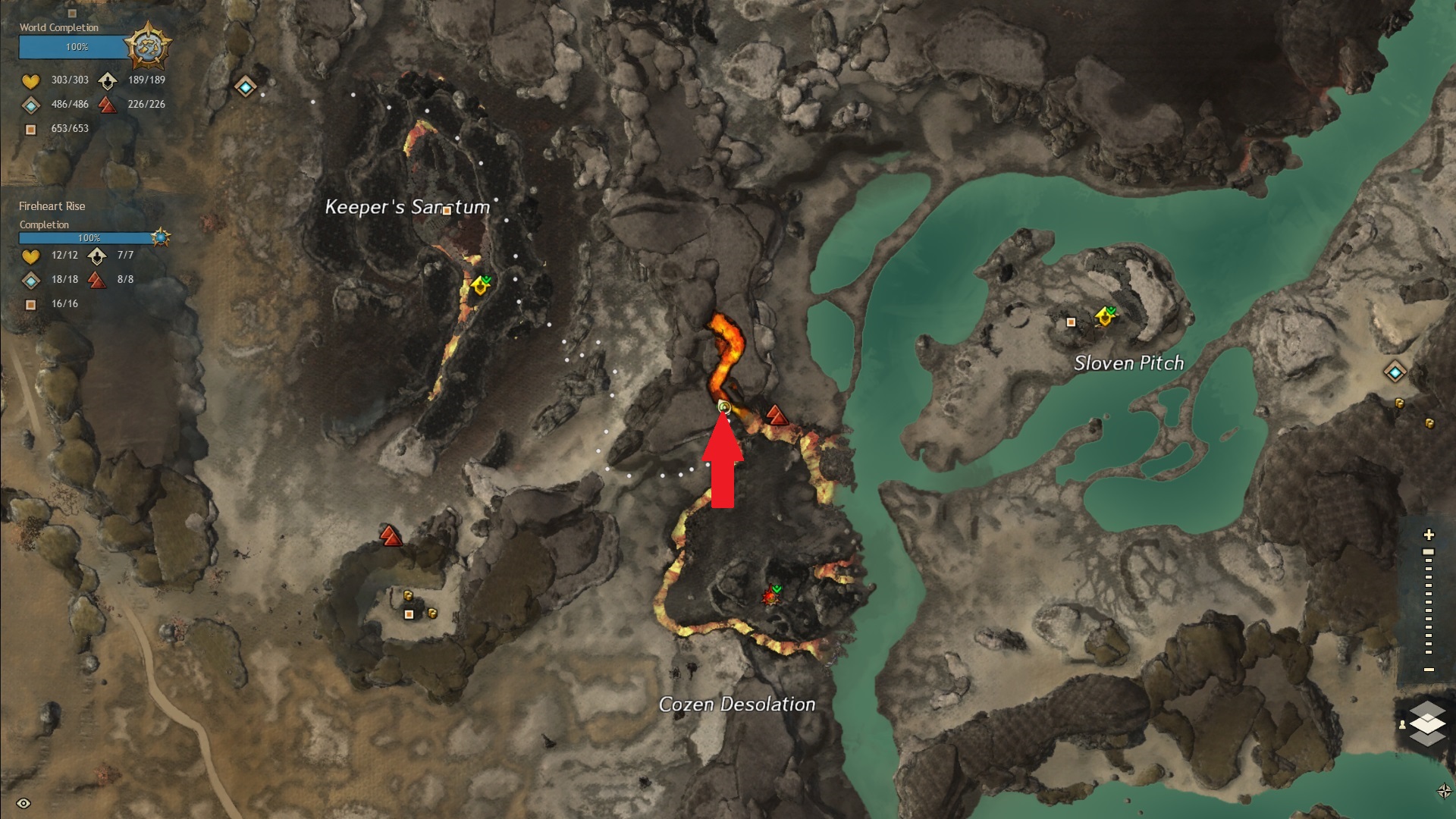
Task: Click the compass rose icon
Action: click(x=1444, y=791)
